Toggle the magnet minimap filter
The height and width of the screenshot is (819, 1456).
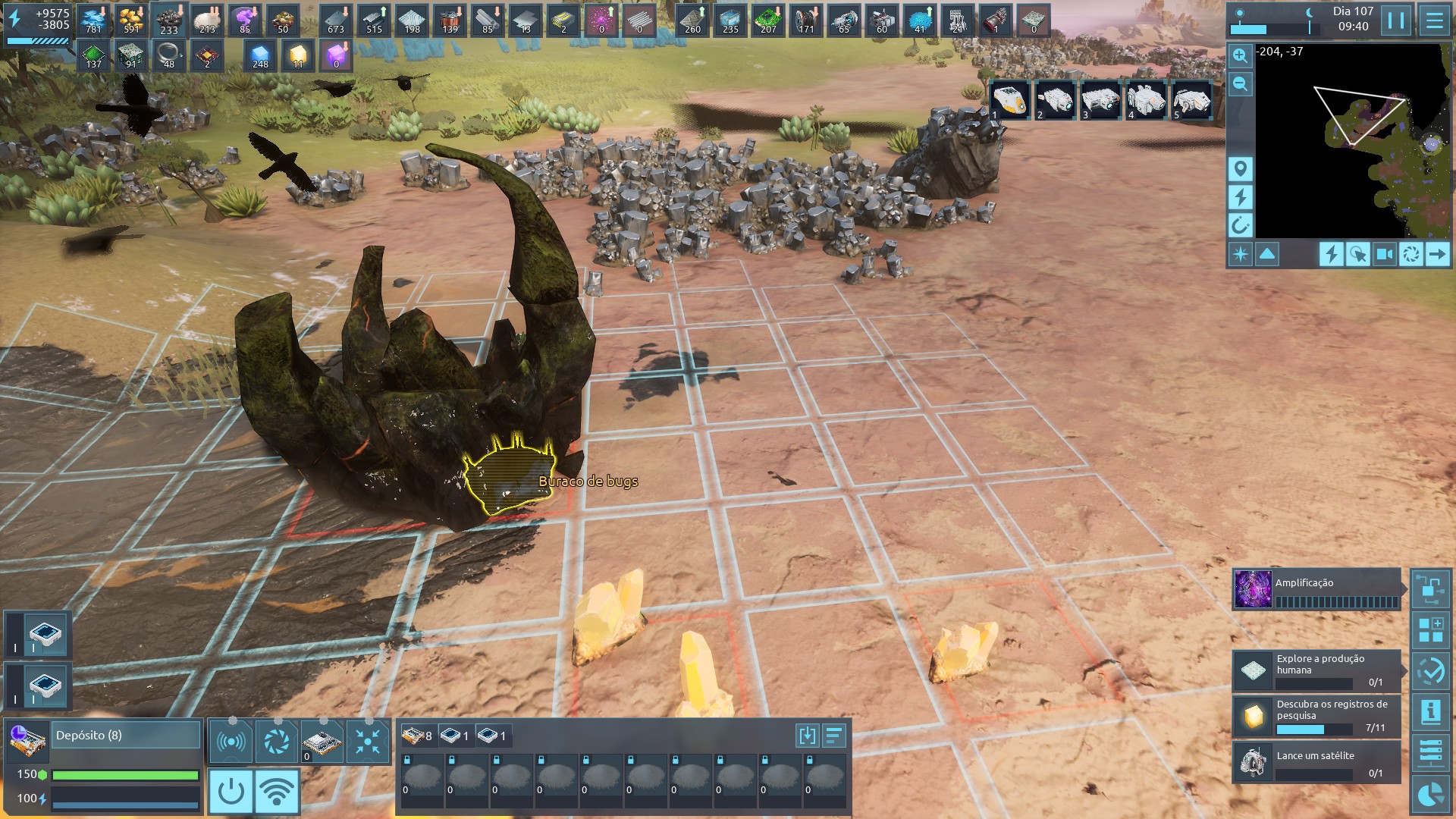pos(1241,225)
